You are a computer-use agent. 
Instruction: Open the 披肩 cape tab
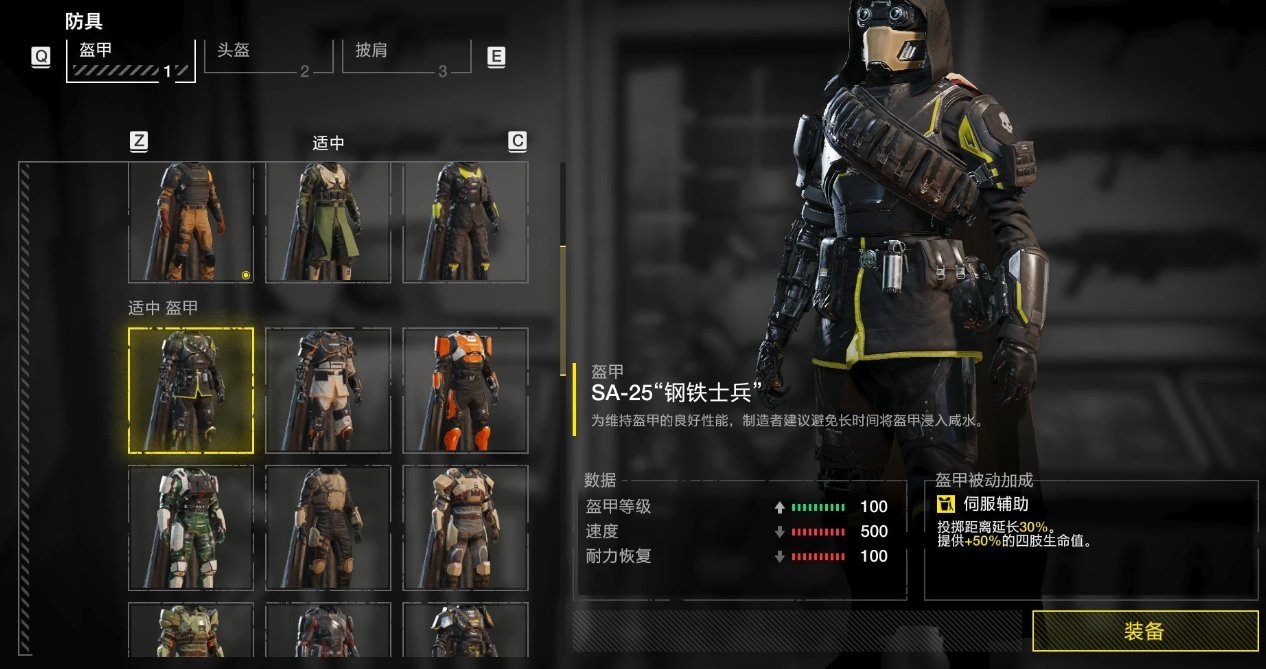pyautogui.click(x=408, y=56)
